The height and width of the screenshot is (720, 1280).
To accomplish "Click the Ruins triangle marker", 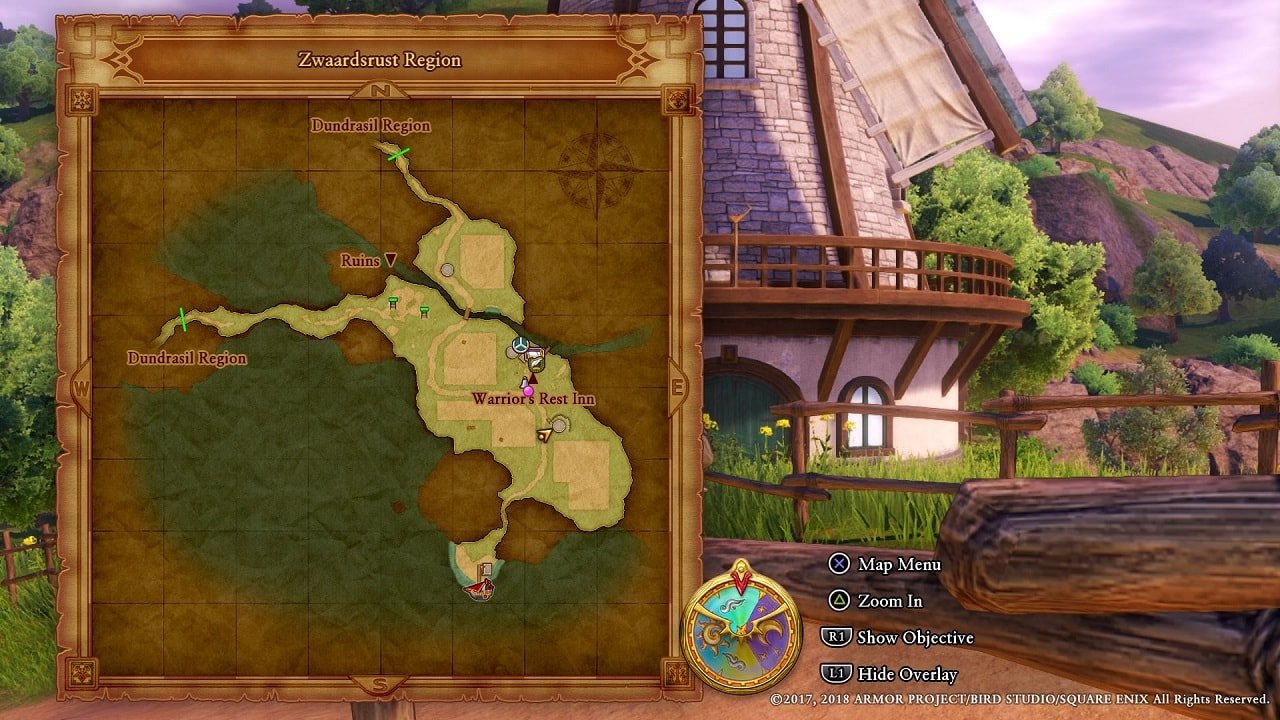I will tap(389, 258).
